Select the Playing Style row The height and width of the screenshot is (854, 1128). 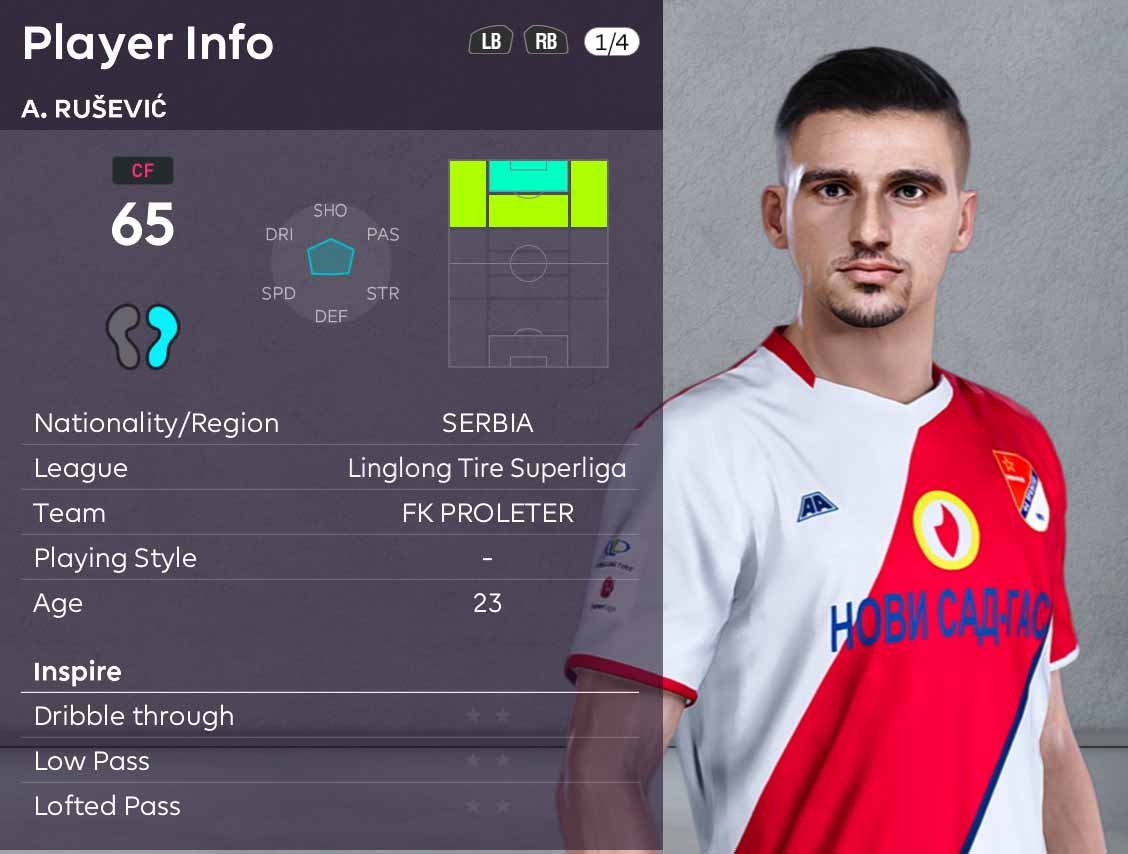(x=330, y=558)
